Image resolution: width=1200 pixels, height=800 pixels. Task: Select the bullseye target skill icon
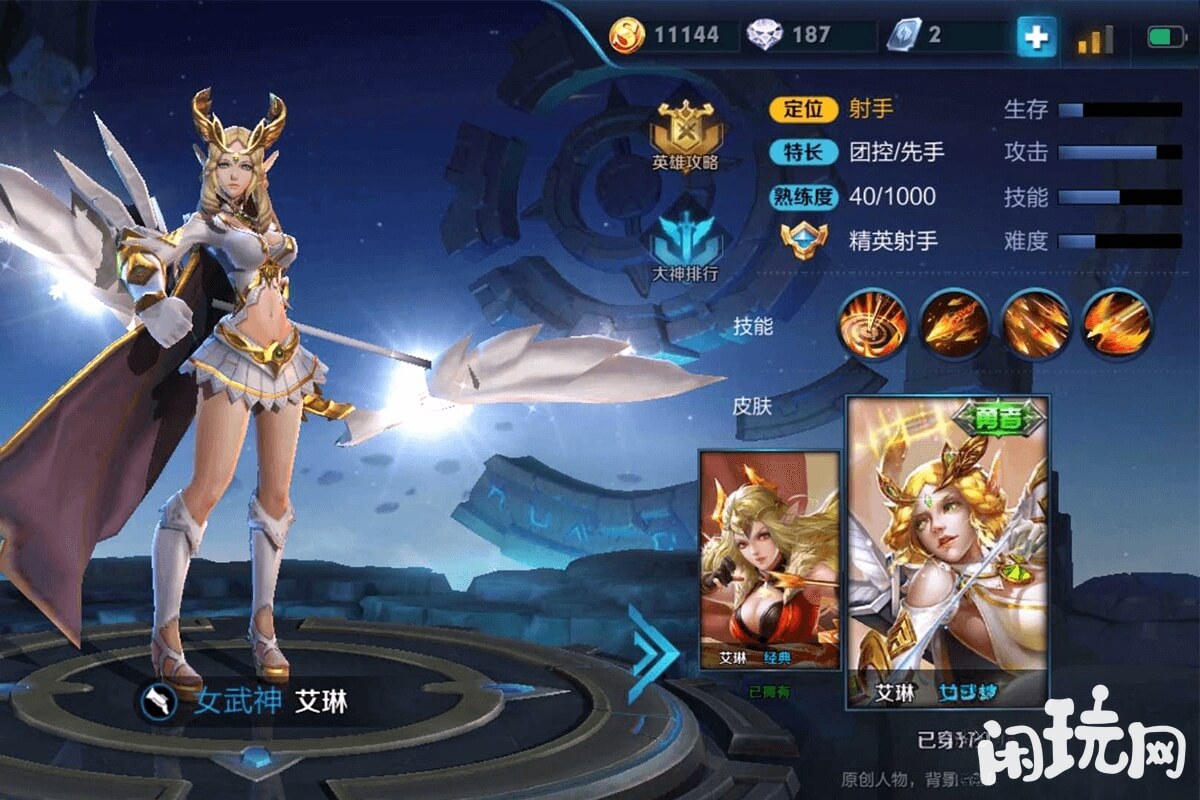(x=873, y=324)
